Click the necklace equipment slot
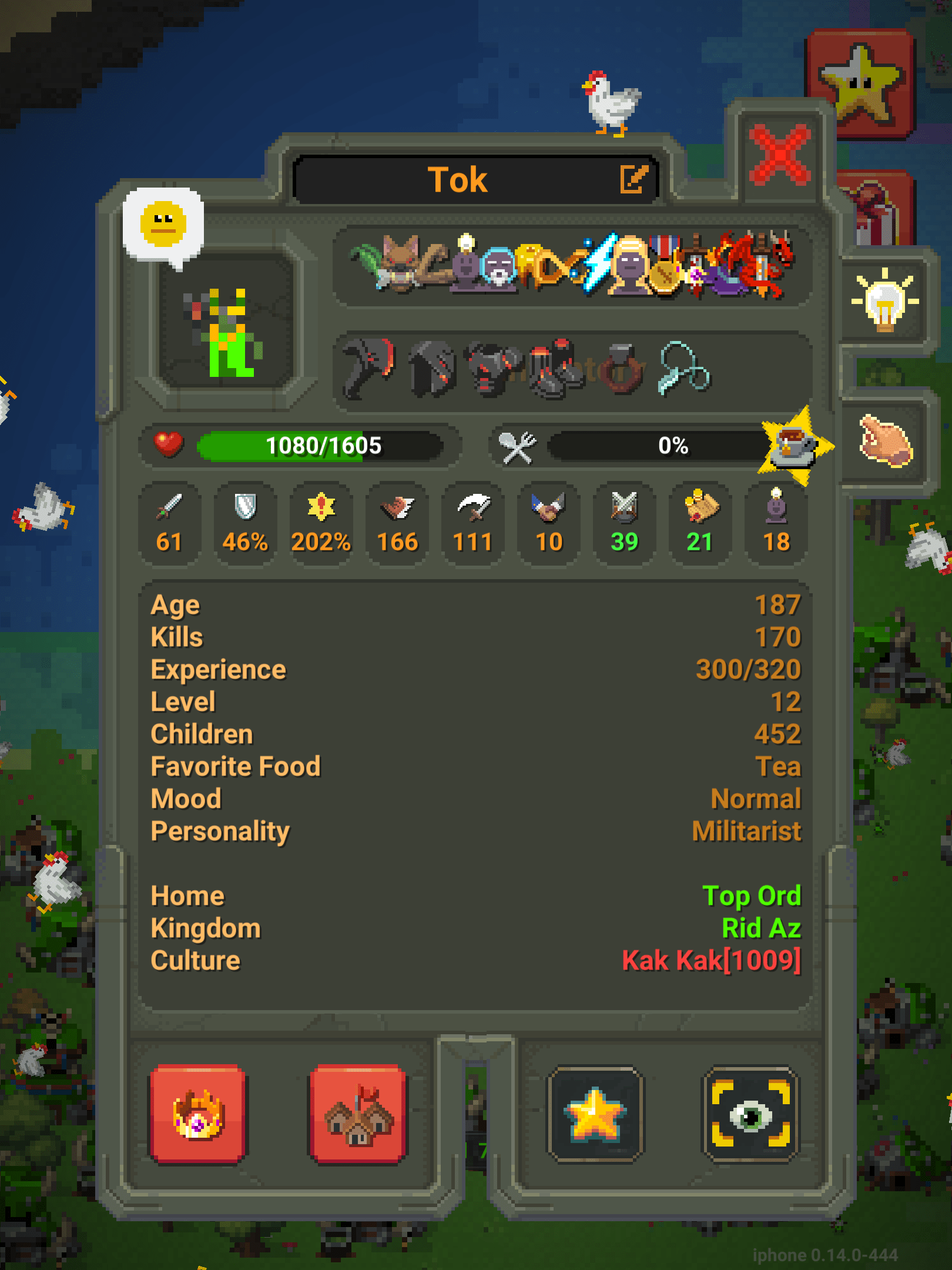The height and width of the screenshot is (1270, 952). (685, 367)
